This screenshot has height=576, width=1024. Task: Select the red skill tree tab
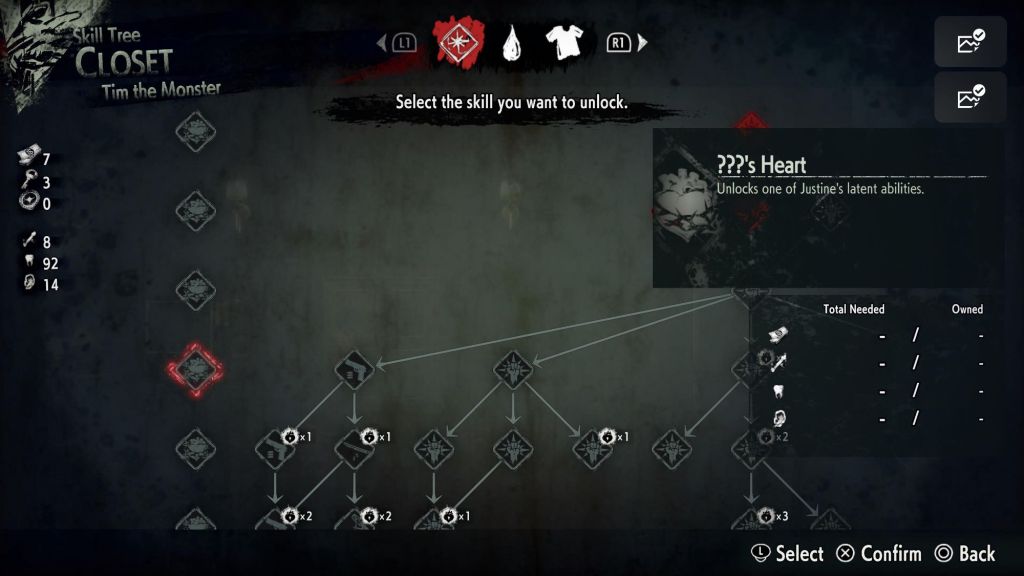pos(458,42)
